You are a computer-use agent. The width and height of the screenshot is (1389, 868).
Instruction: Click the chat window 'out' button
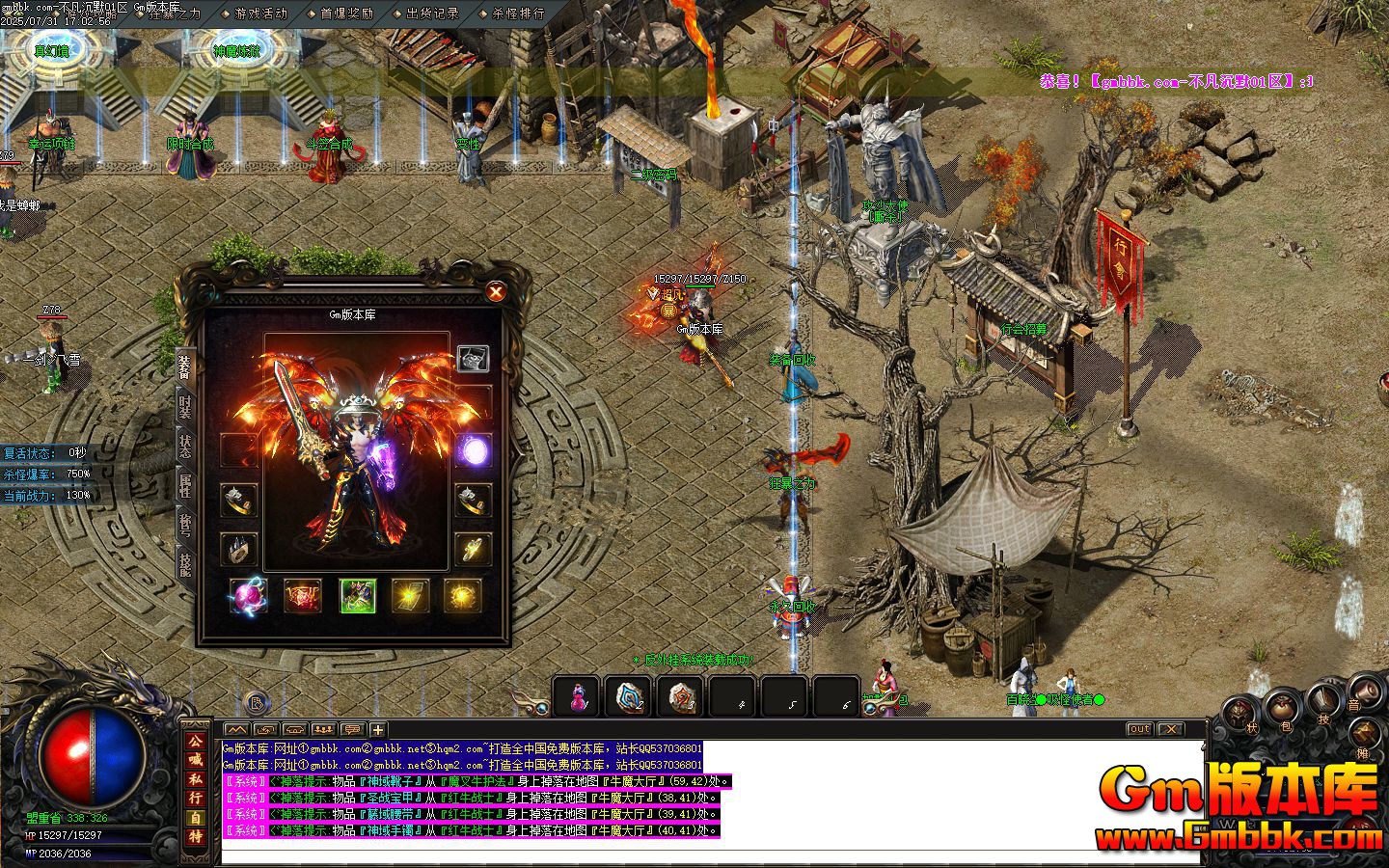pos(1139,729)
